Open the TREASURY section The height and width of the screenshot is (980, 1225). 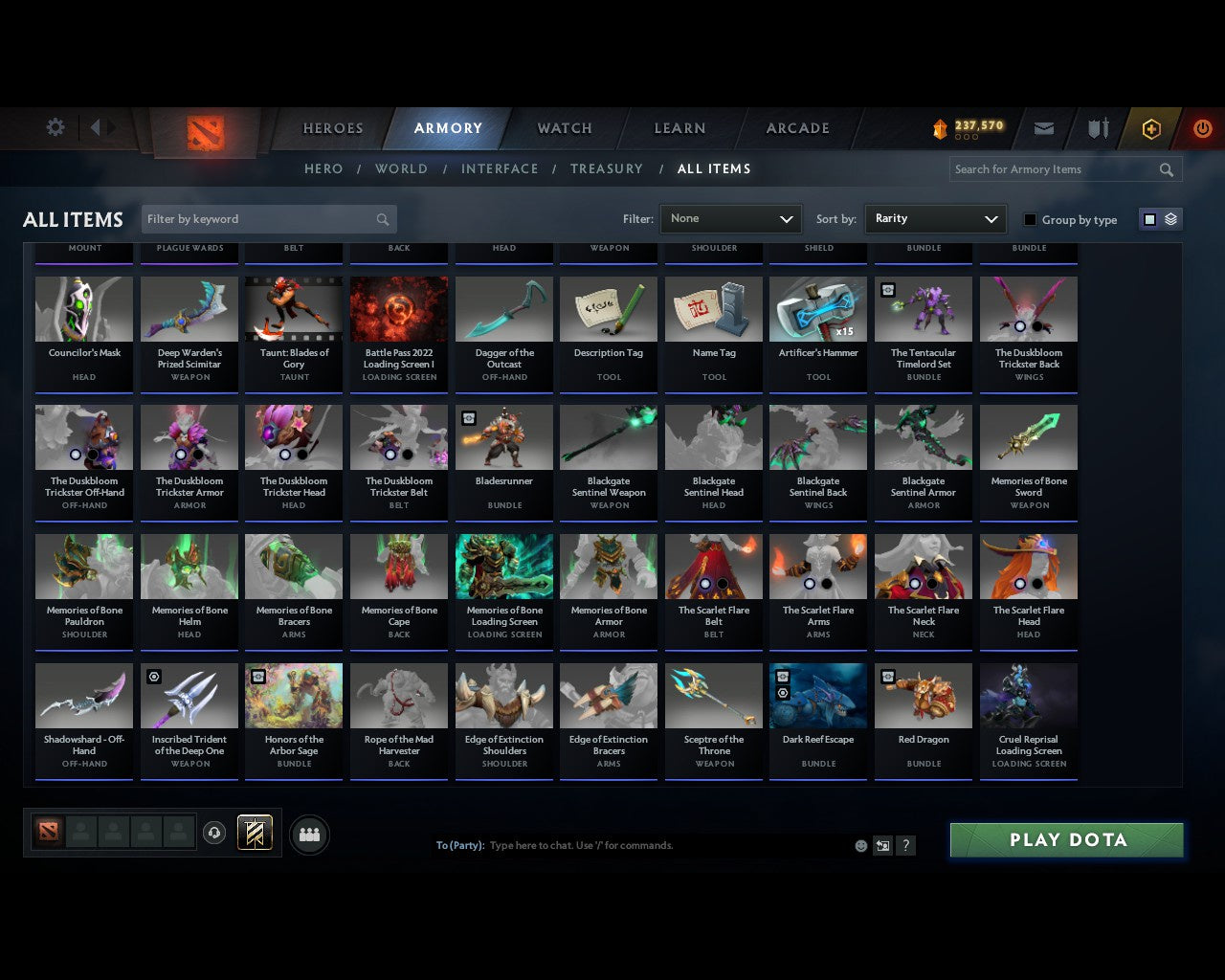click(606, 168)
